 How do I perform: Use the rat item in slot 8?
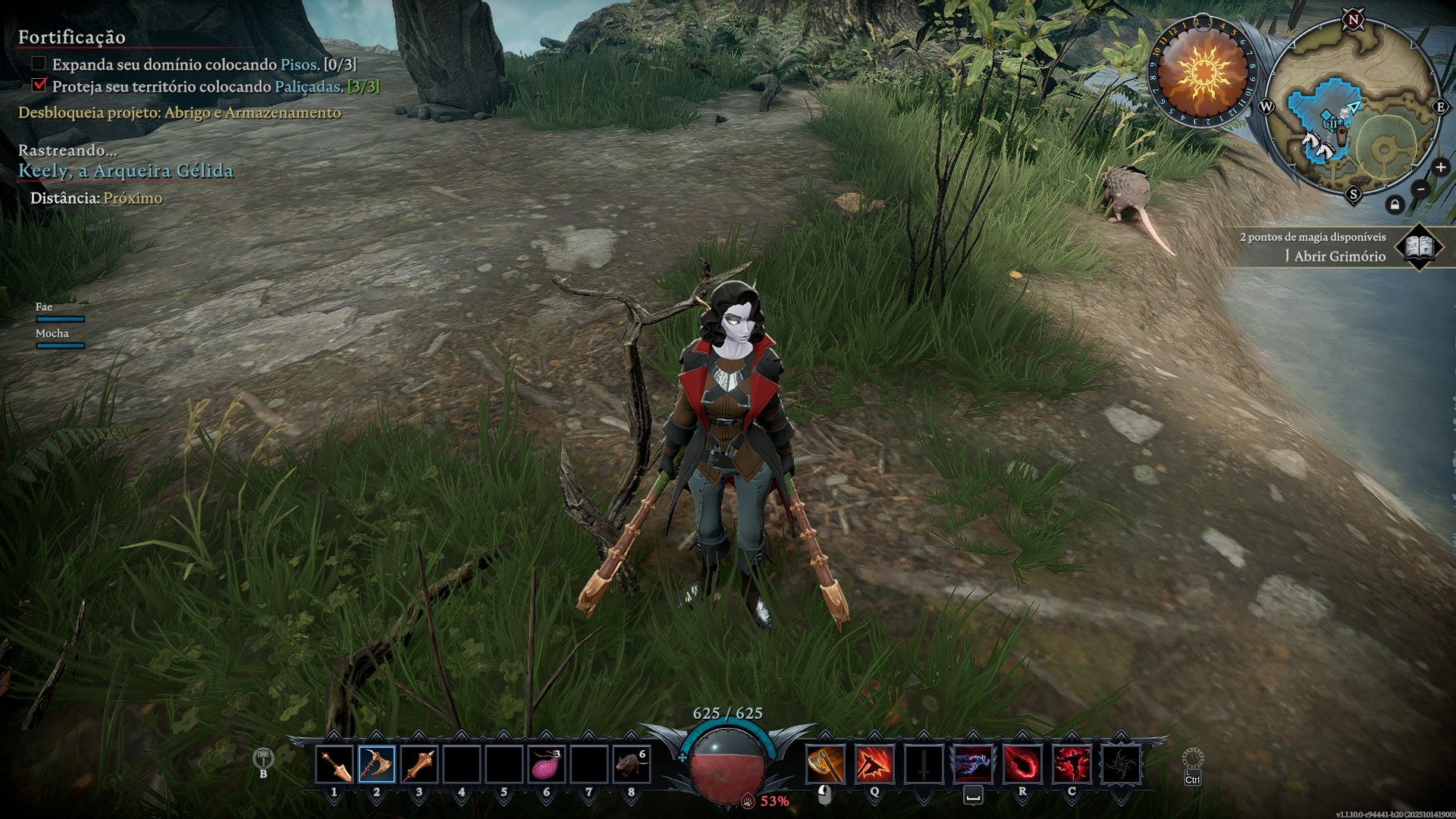[x=632, y=764]
